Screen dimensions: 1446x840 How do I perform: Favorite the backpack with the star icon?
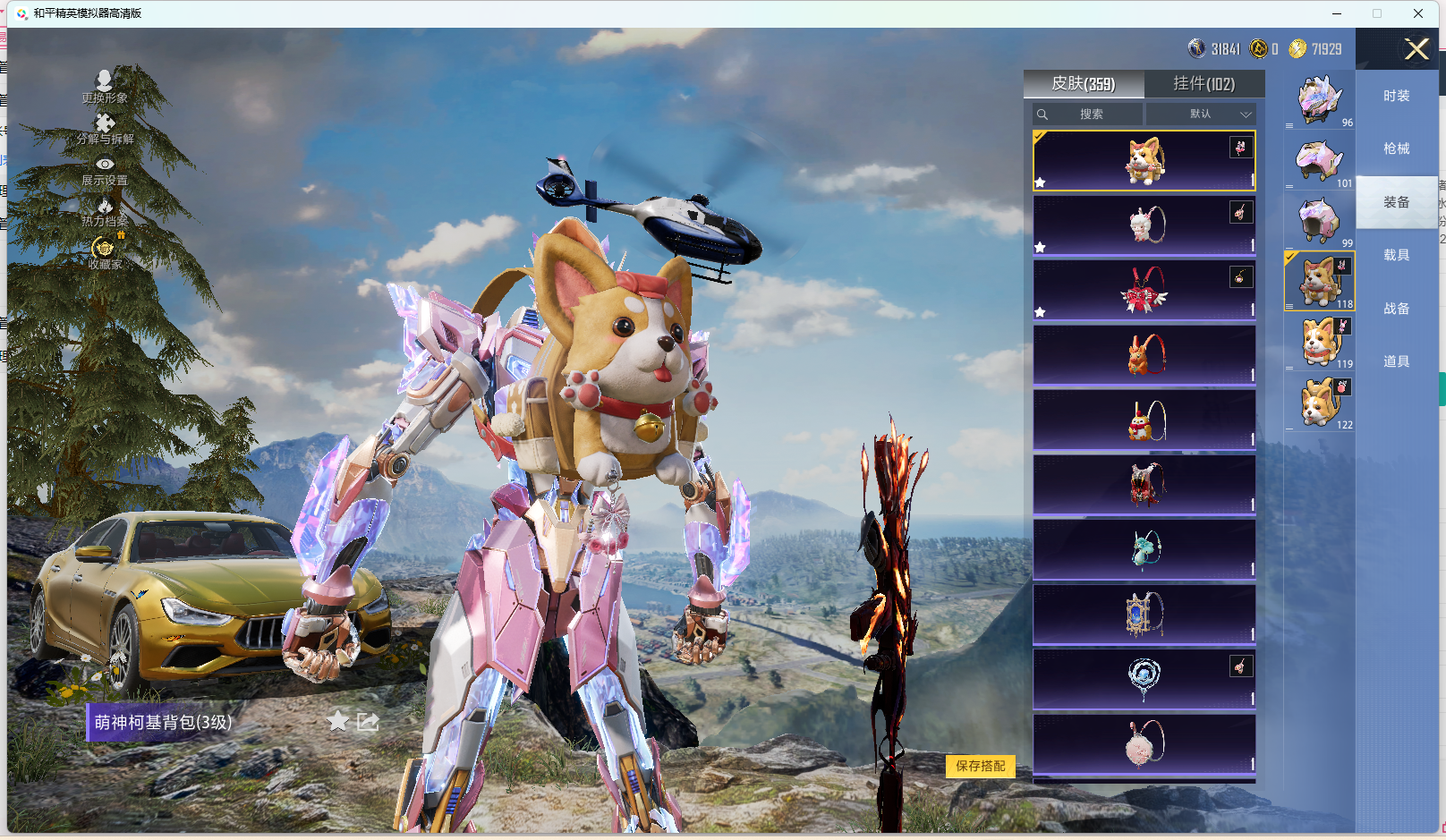click(337, 721)
